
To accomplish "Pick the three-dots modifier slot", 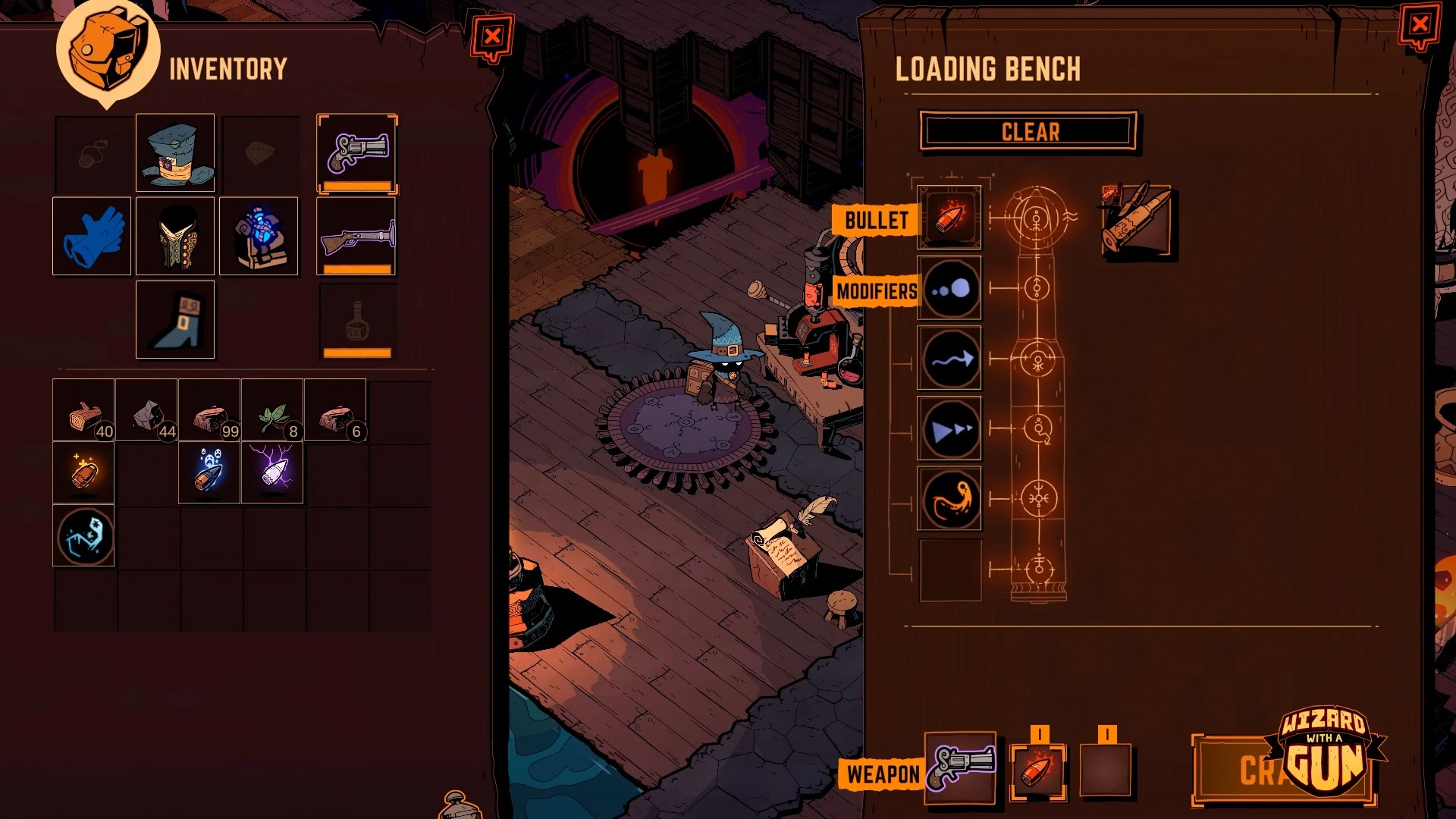I will coord(949,289).
